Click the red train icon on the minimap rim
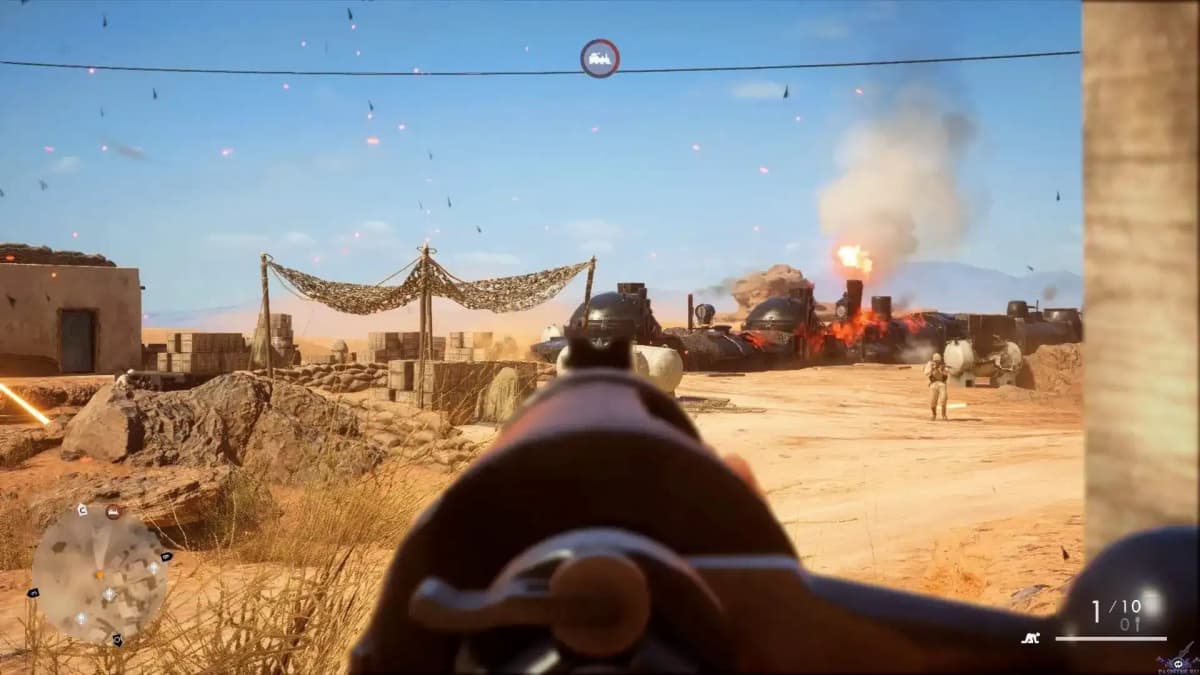1200x675 pixels. coord(113,512)
